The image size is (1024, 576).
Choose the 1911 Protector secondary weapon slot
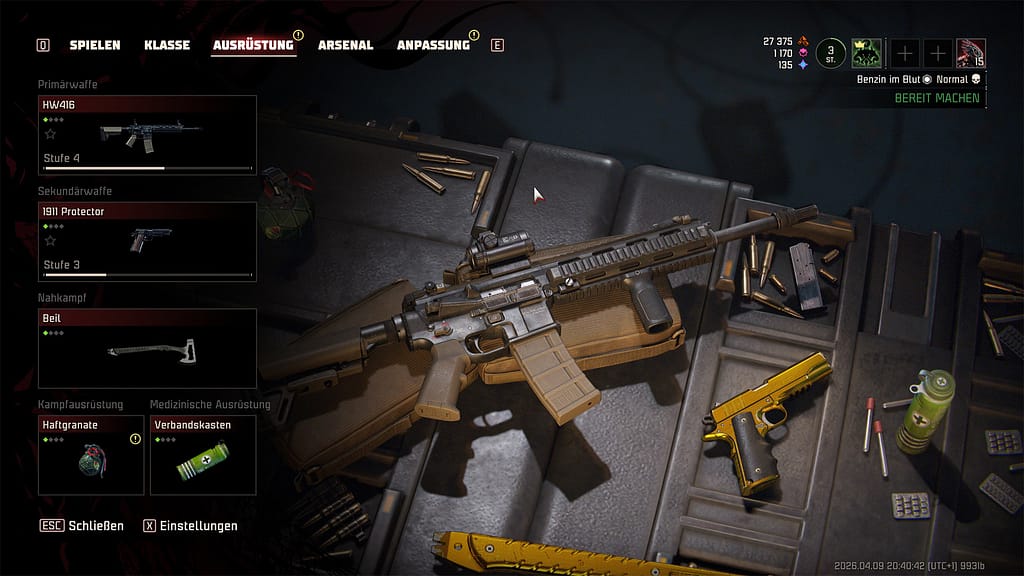(147, 241)
